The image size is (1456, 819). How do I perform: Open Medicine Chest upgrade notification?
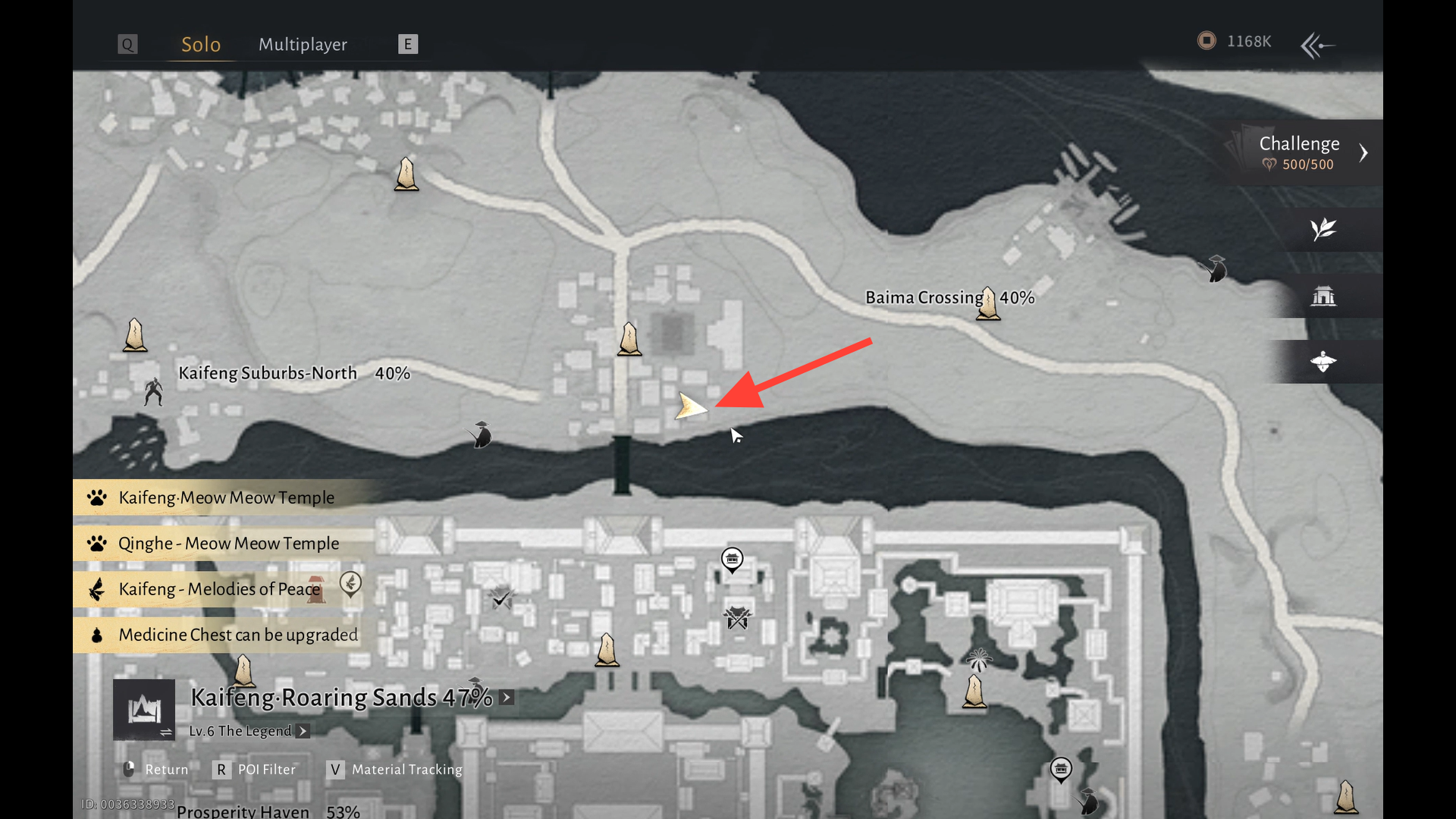[x=237, y=635]
